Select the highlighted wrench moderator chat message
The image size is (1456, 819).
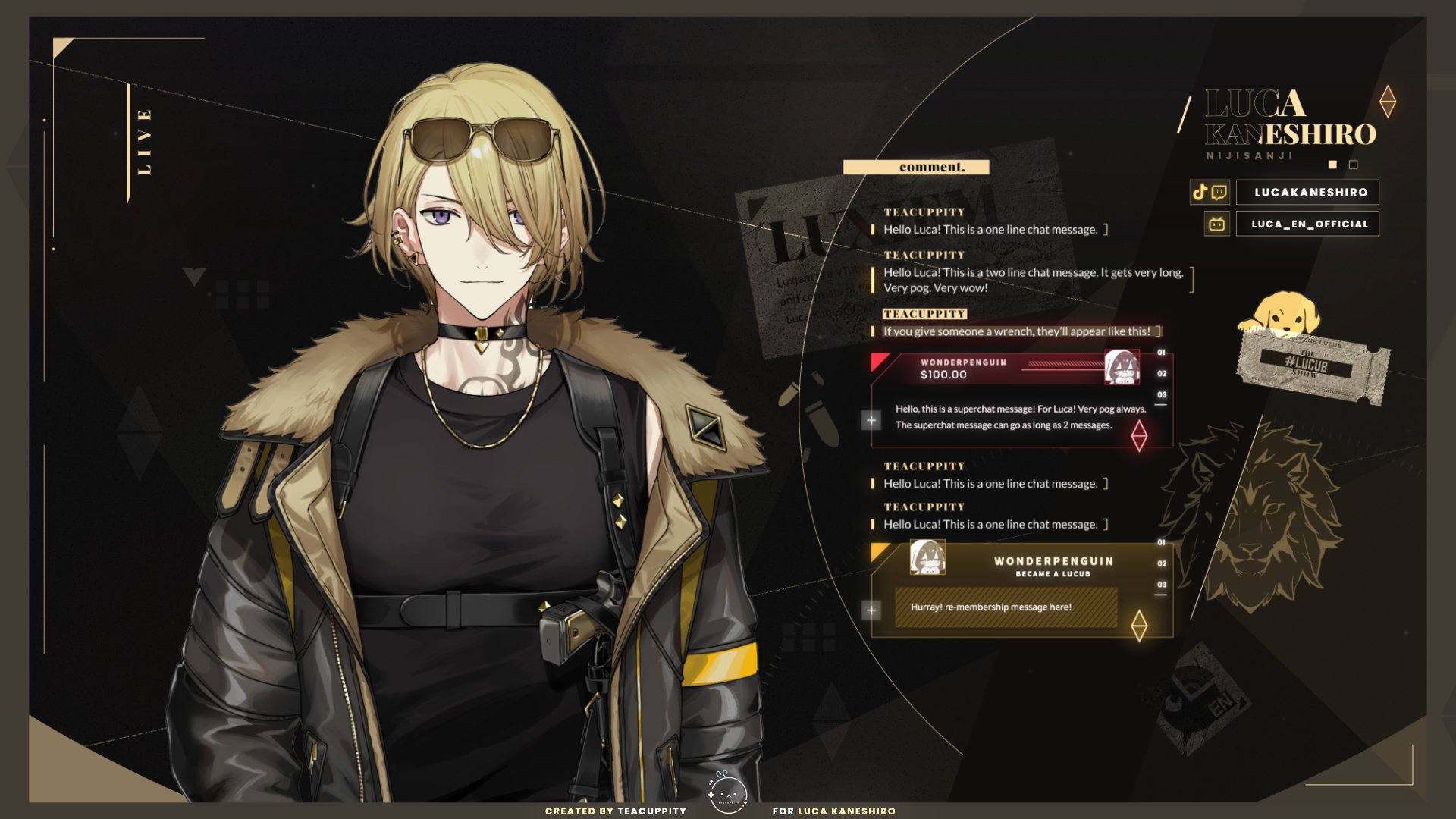coord(1016,331)
